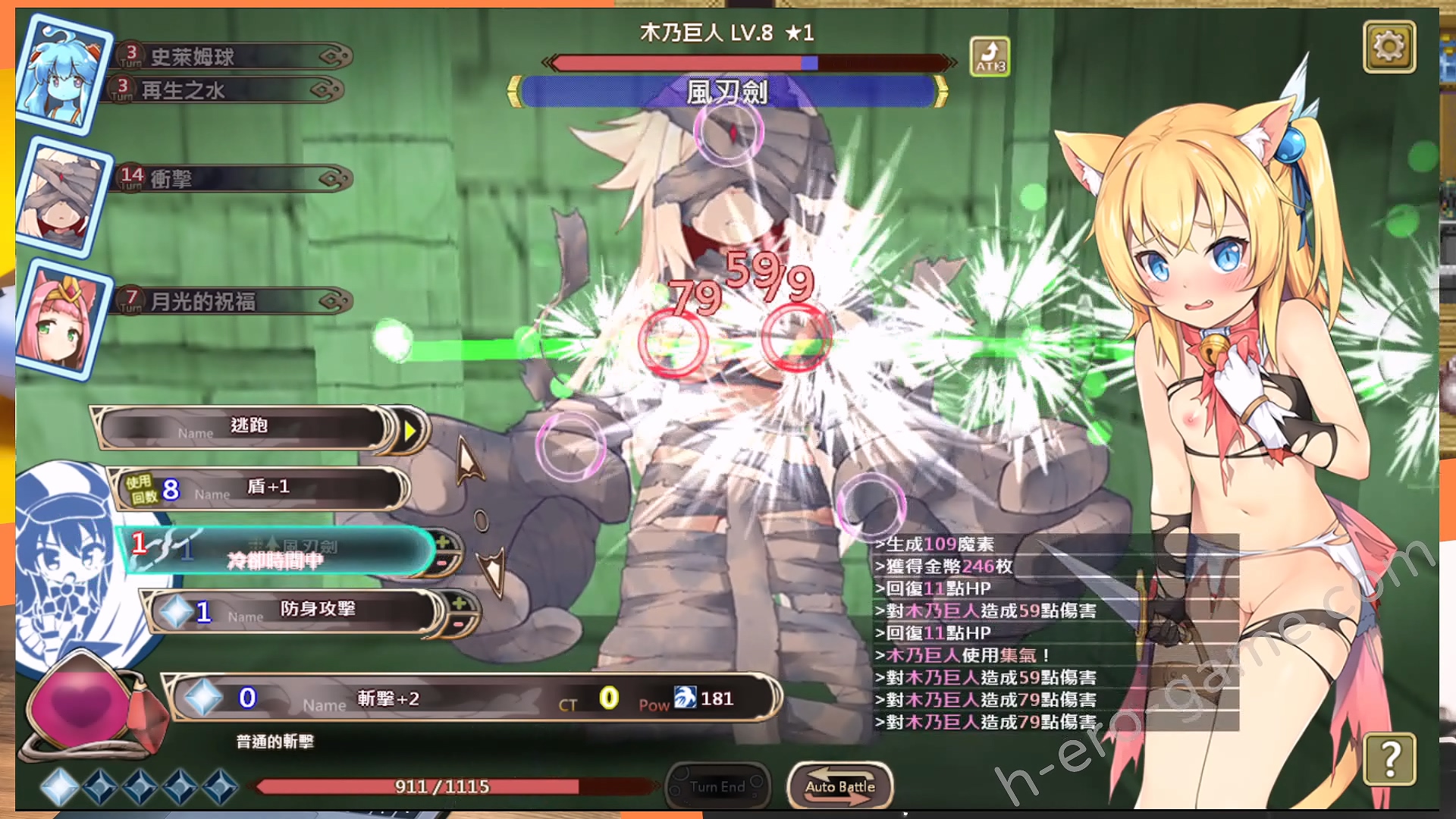The height and width of the screenshot is (819, 1456).
Task: Click the ATB turn order icon
Action: click(990, 57)
